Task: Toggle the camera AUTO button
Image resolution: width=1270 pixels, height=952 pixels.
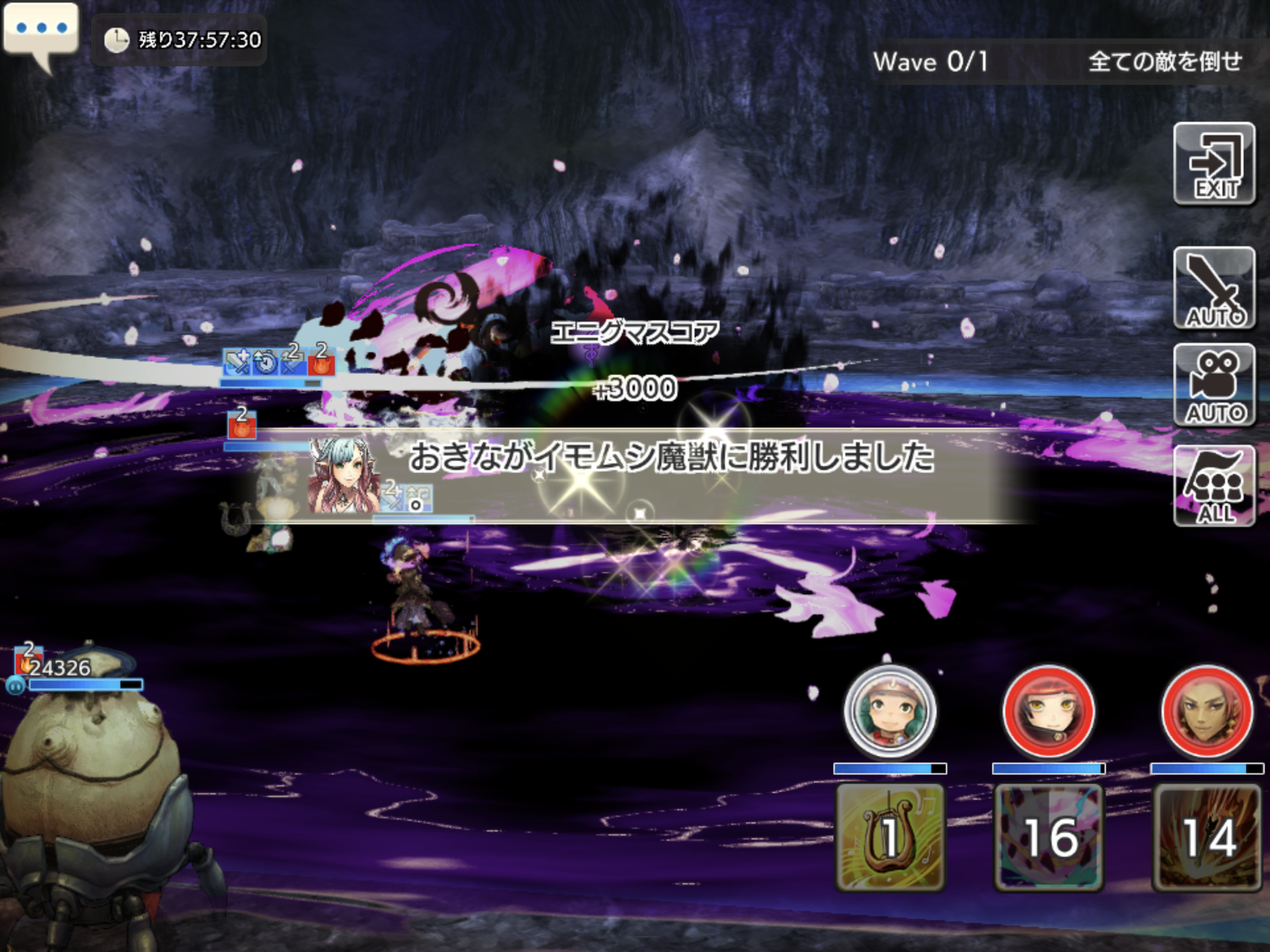Action: (1214, 385)
